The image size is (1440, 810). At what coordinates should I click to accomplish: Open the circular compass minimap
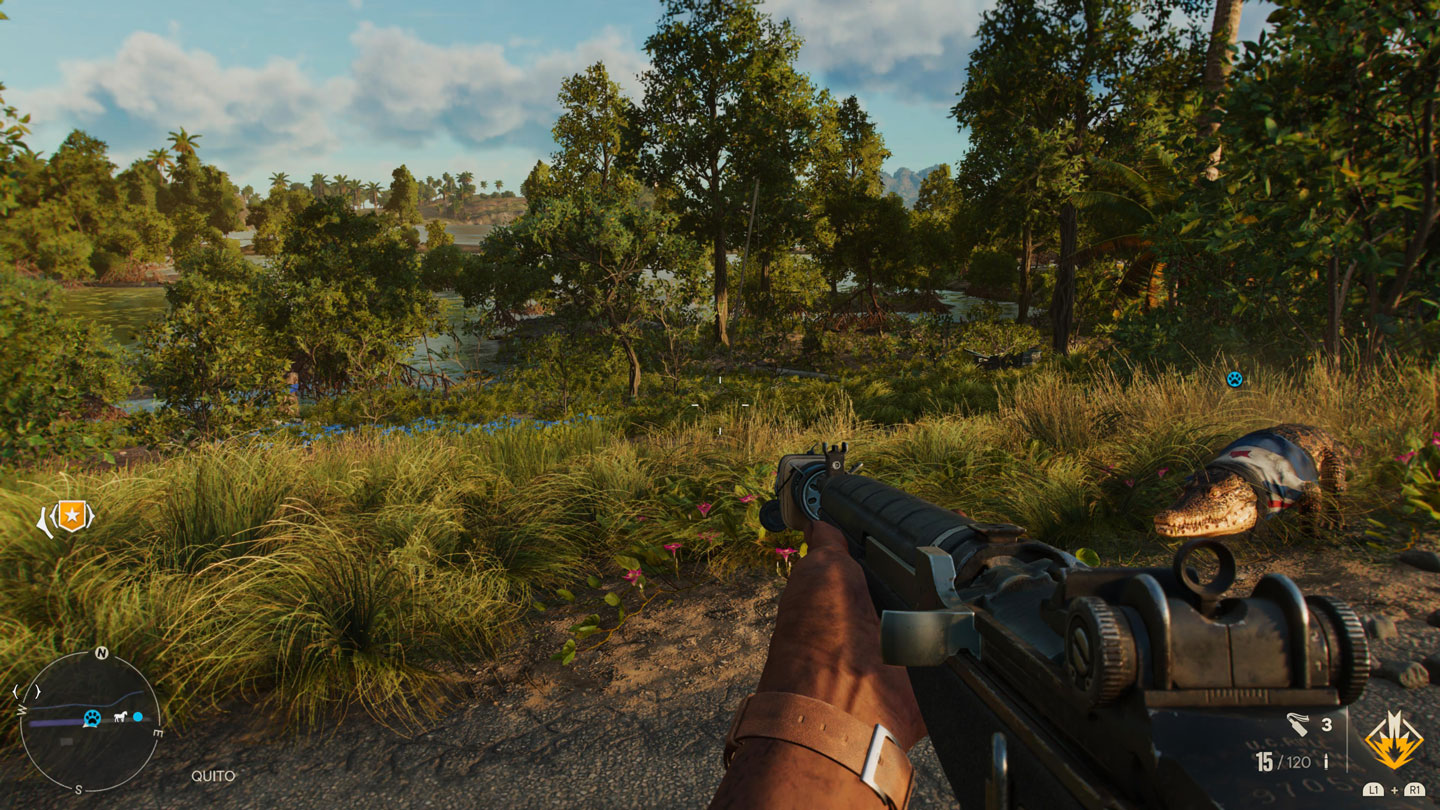pyautogui.click(x=90, y=720)
